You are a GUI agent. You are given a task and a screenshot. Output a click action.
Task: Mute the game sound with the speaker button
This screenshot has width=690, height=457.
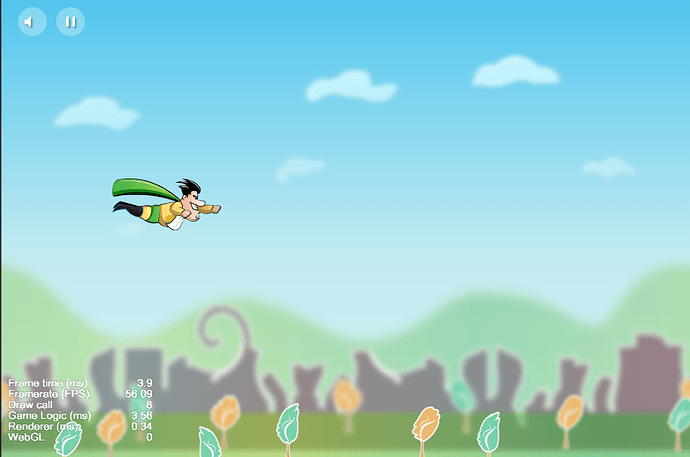click(33, 21)
